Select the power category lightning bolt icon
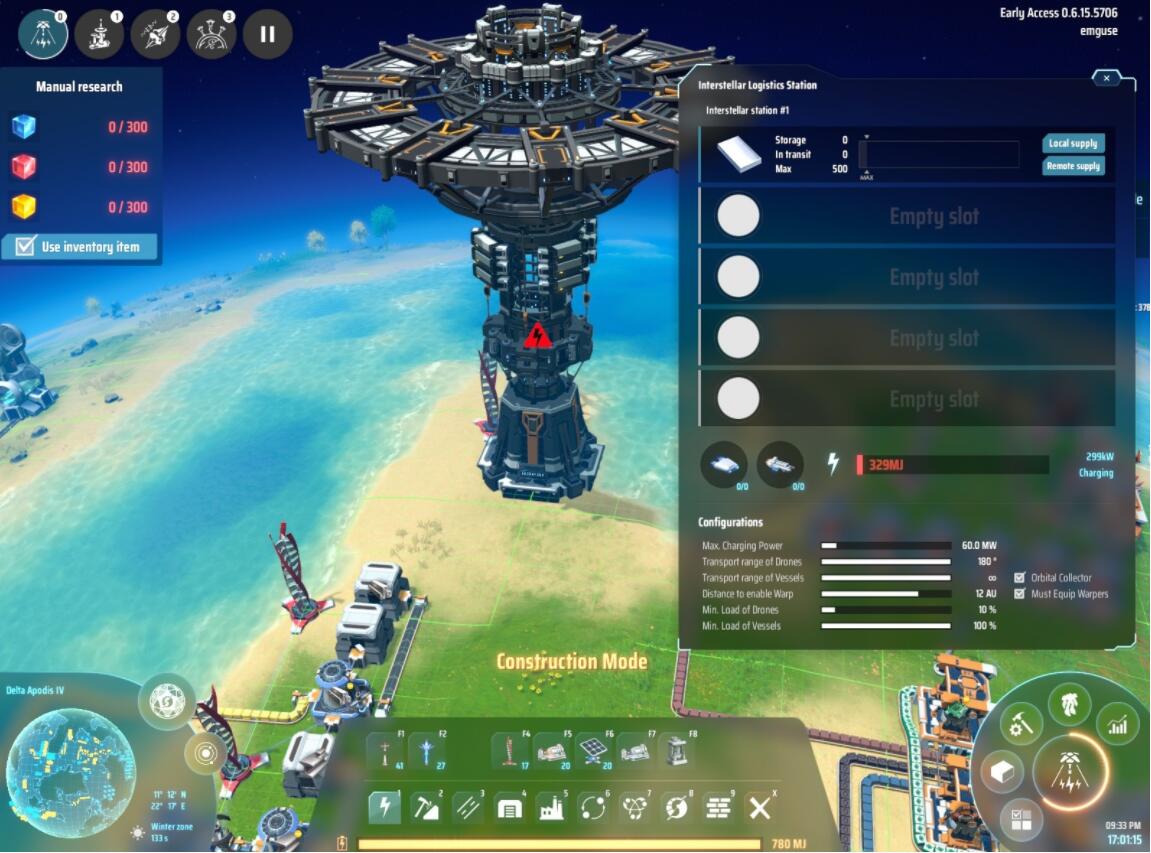Screen dimensions: 1151x853 coord(385,806)
